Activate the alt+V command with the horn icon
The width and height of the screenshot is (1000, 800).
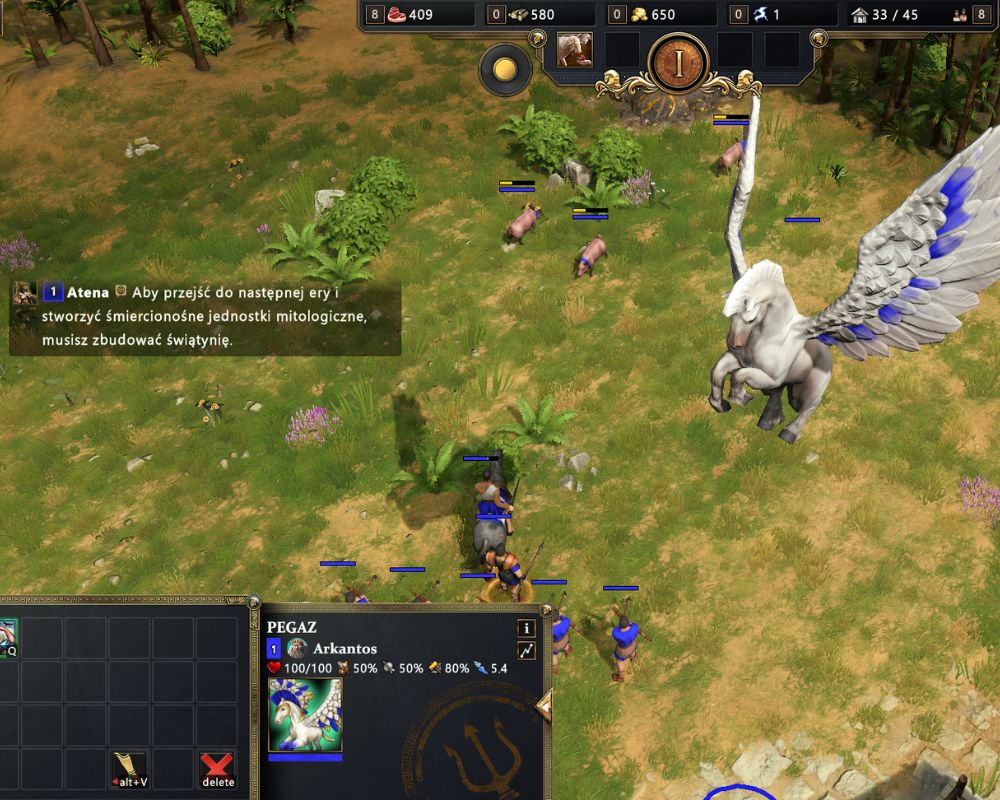(130, 768)
